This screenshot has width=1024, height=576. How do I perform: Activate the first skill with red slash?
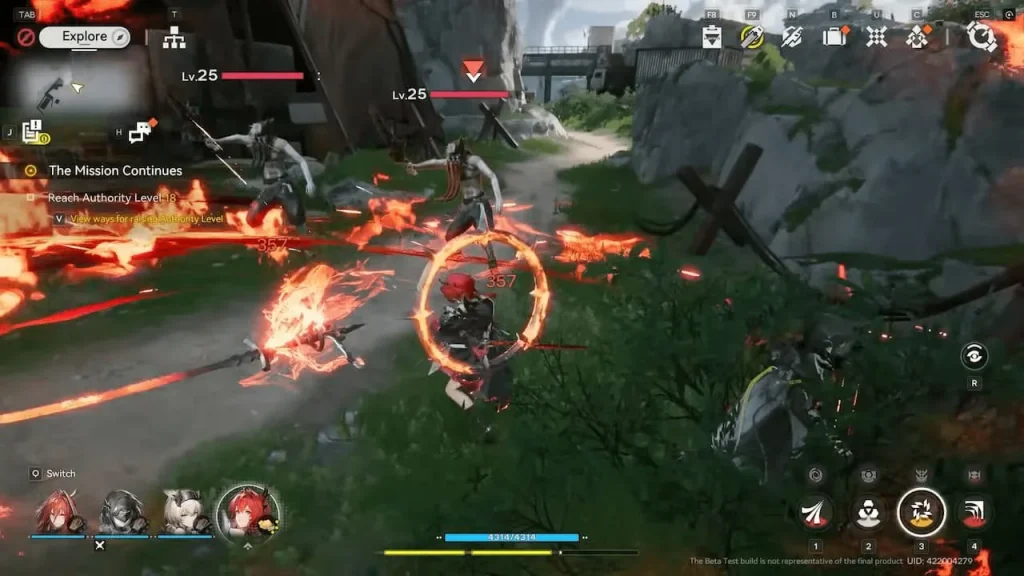pyautogui.click(x=816, y=513)
